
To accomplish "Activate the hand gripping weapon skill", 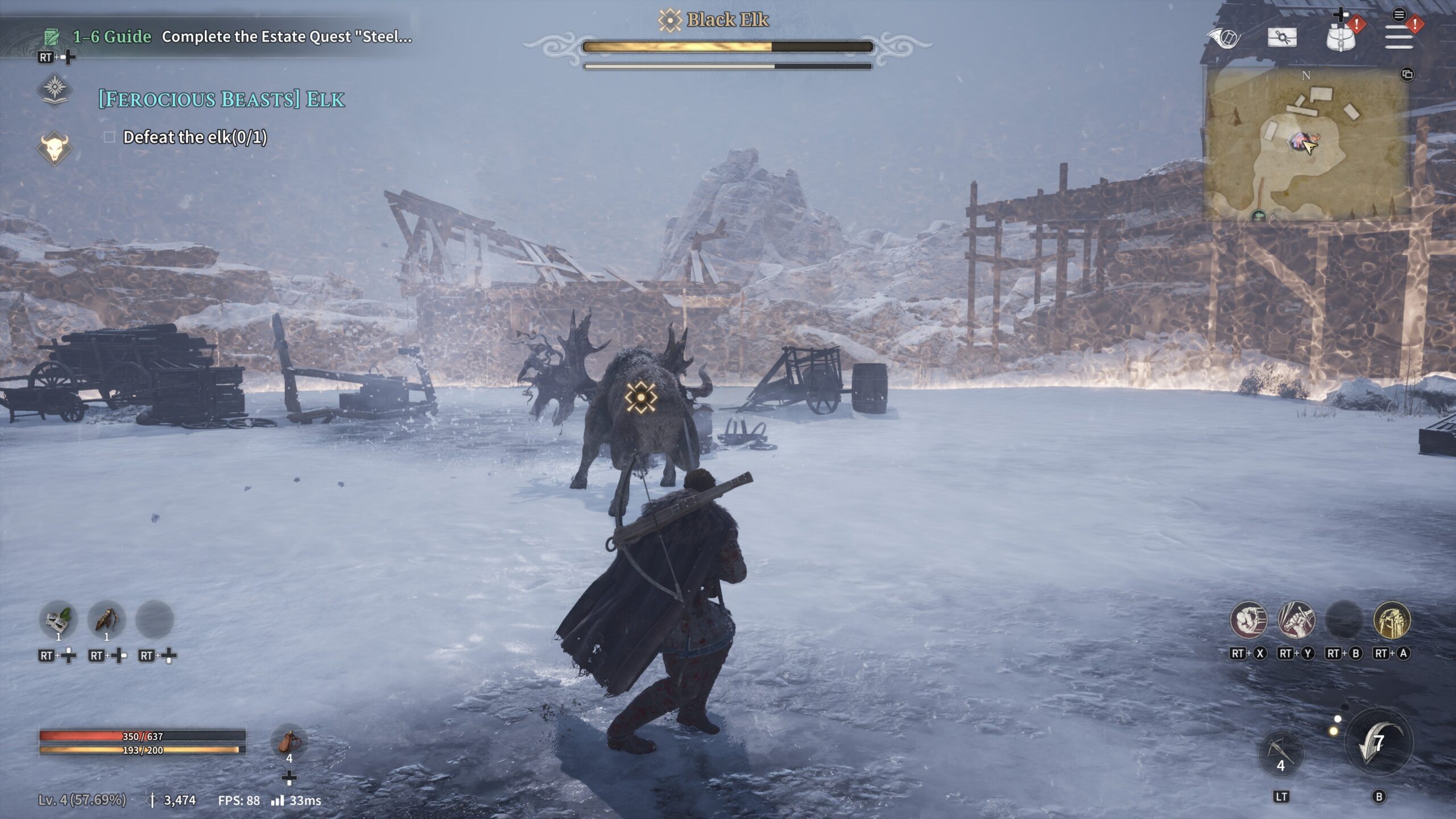I will (1296, 620).
